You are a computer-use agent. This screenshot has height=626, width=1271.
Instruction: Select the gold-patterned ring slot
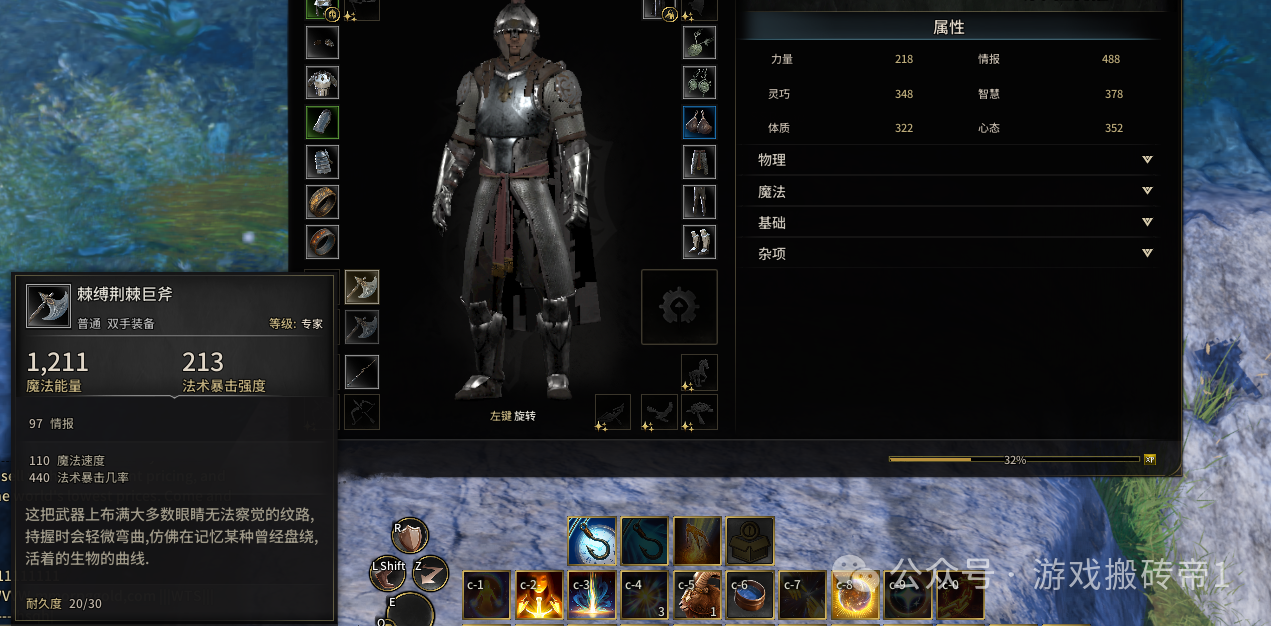coord(322,202)
